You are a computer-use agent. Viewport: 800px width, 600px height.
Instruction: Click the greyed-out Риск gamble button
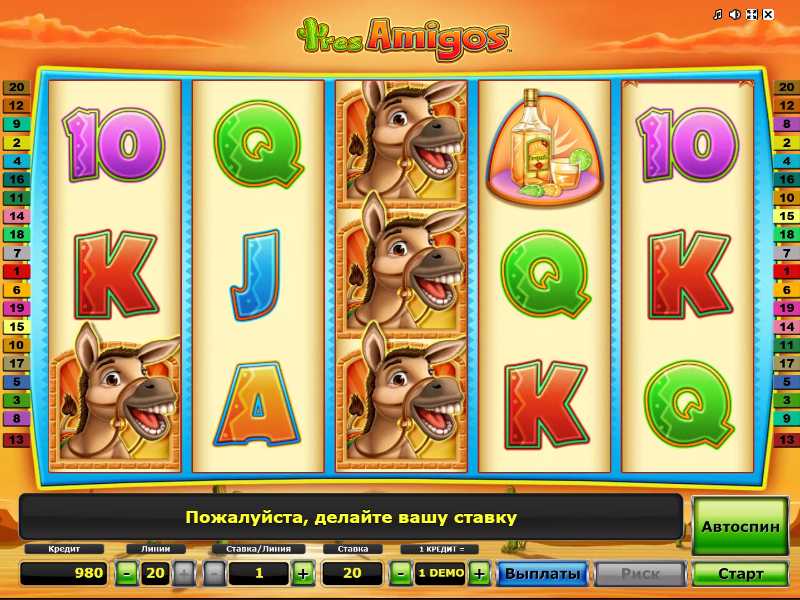tap(640, 574)
